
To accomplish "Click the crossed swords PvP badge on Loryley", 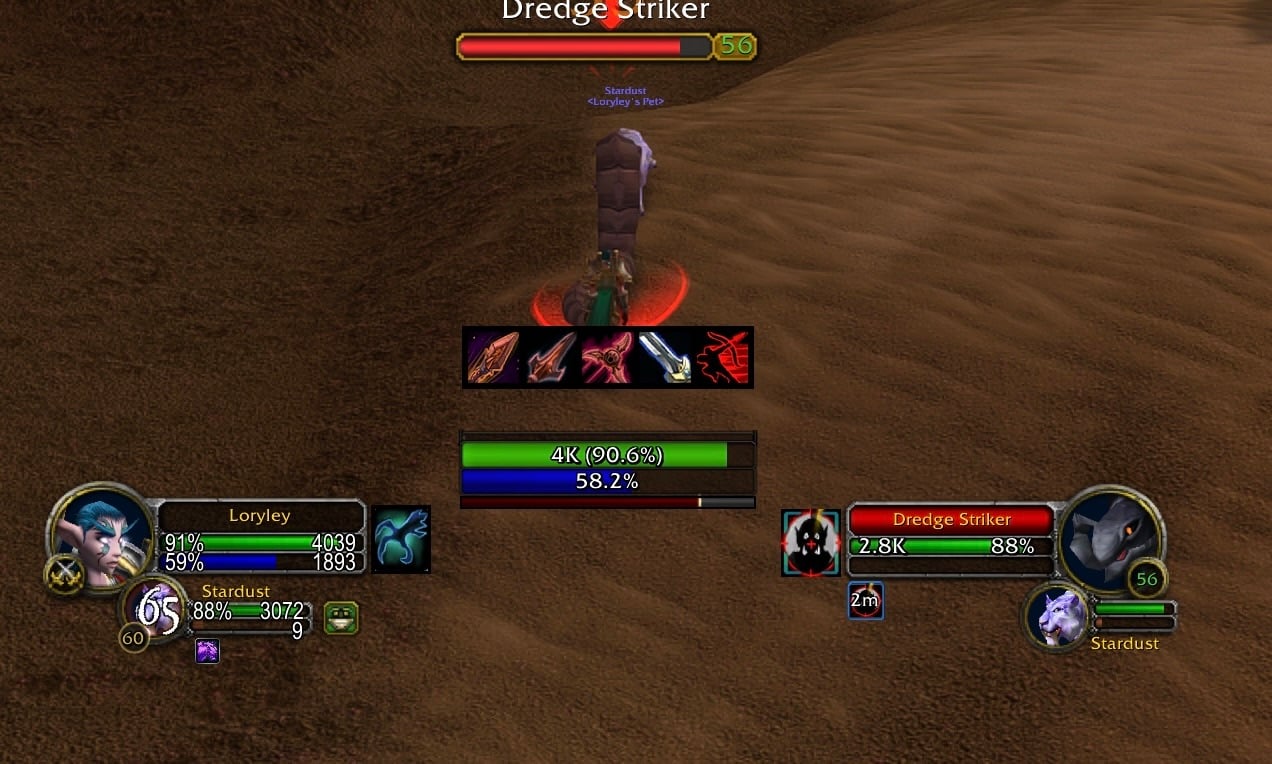I will (65, 575).
